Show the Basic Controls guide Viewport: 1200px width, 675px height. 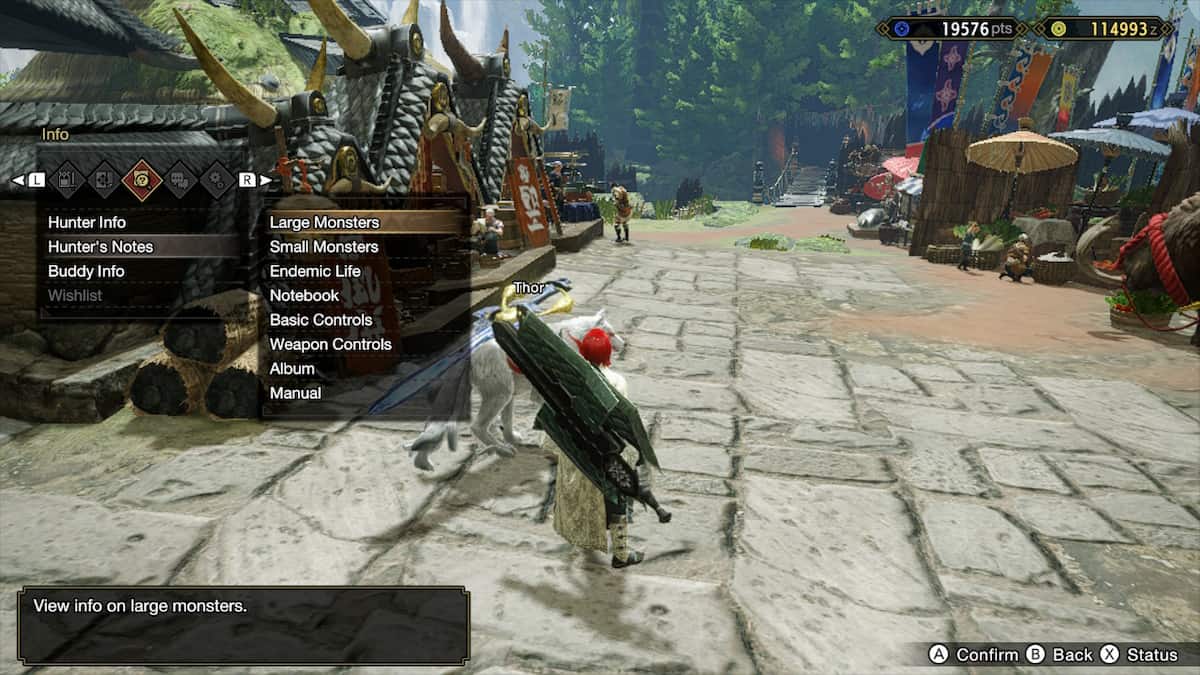(320, 320)
